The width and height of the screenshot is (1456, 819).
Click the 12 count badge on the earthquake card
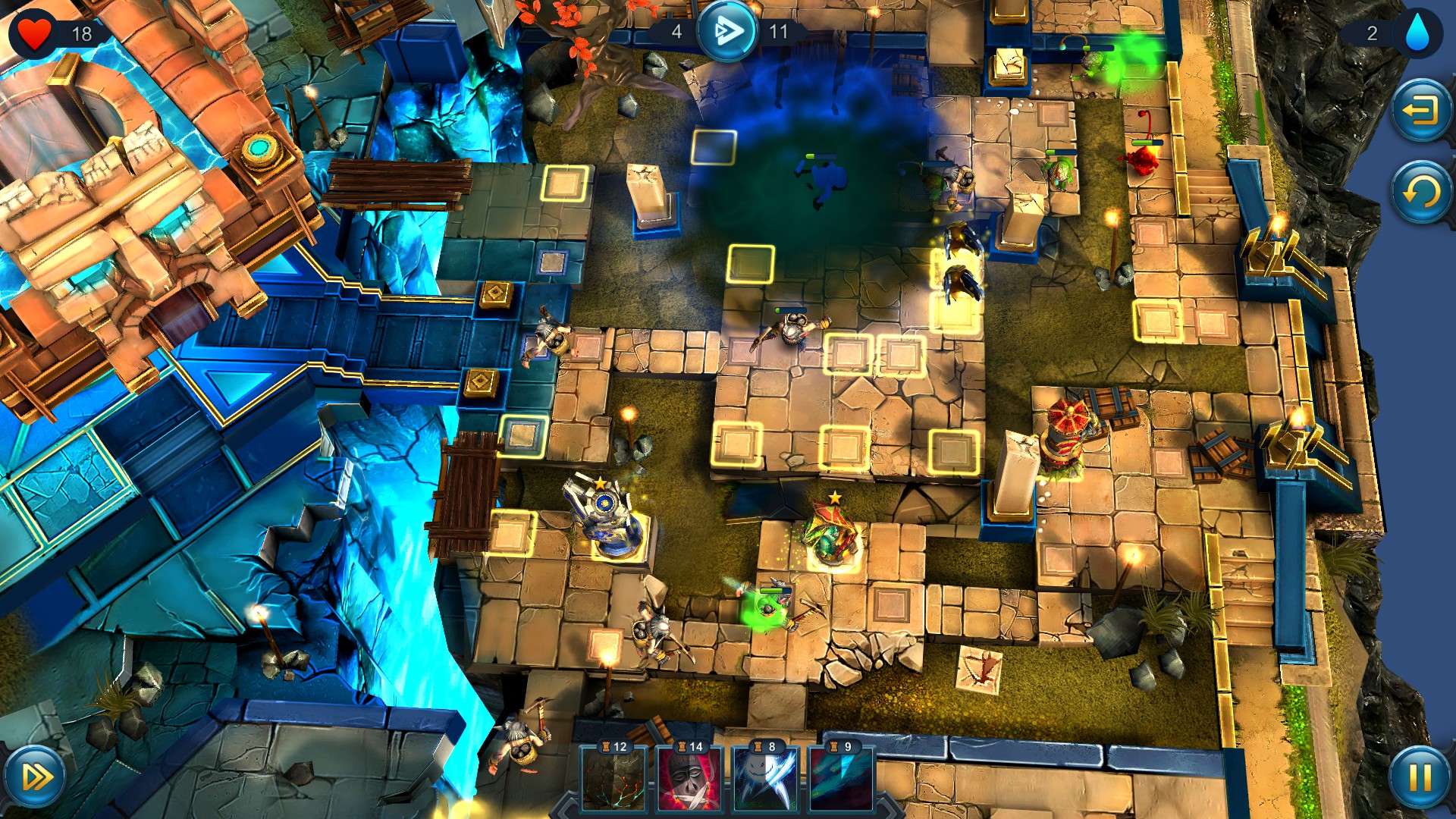click(x=620, y=747)
